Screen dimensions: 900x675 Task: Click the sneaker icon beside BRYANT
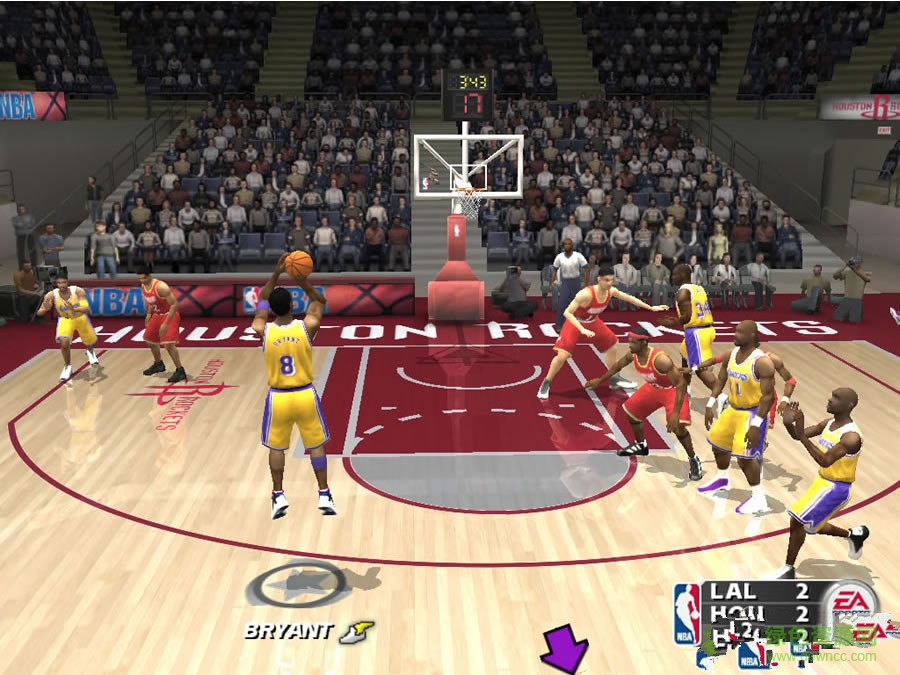(x=356, y=632)
